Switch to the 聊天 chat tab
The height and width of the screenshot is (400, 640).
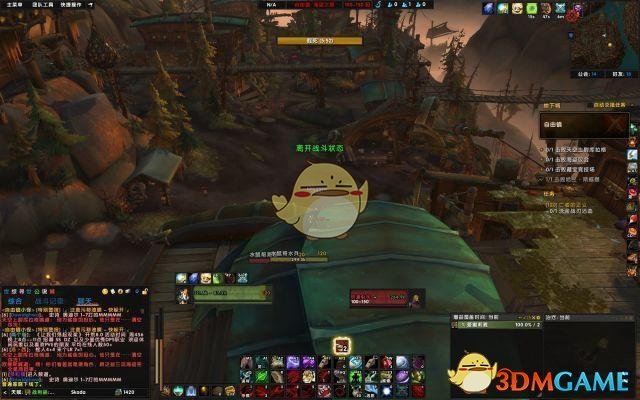click(85, 300)
